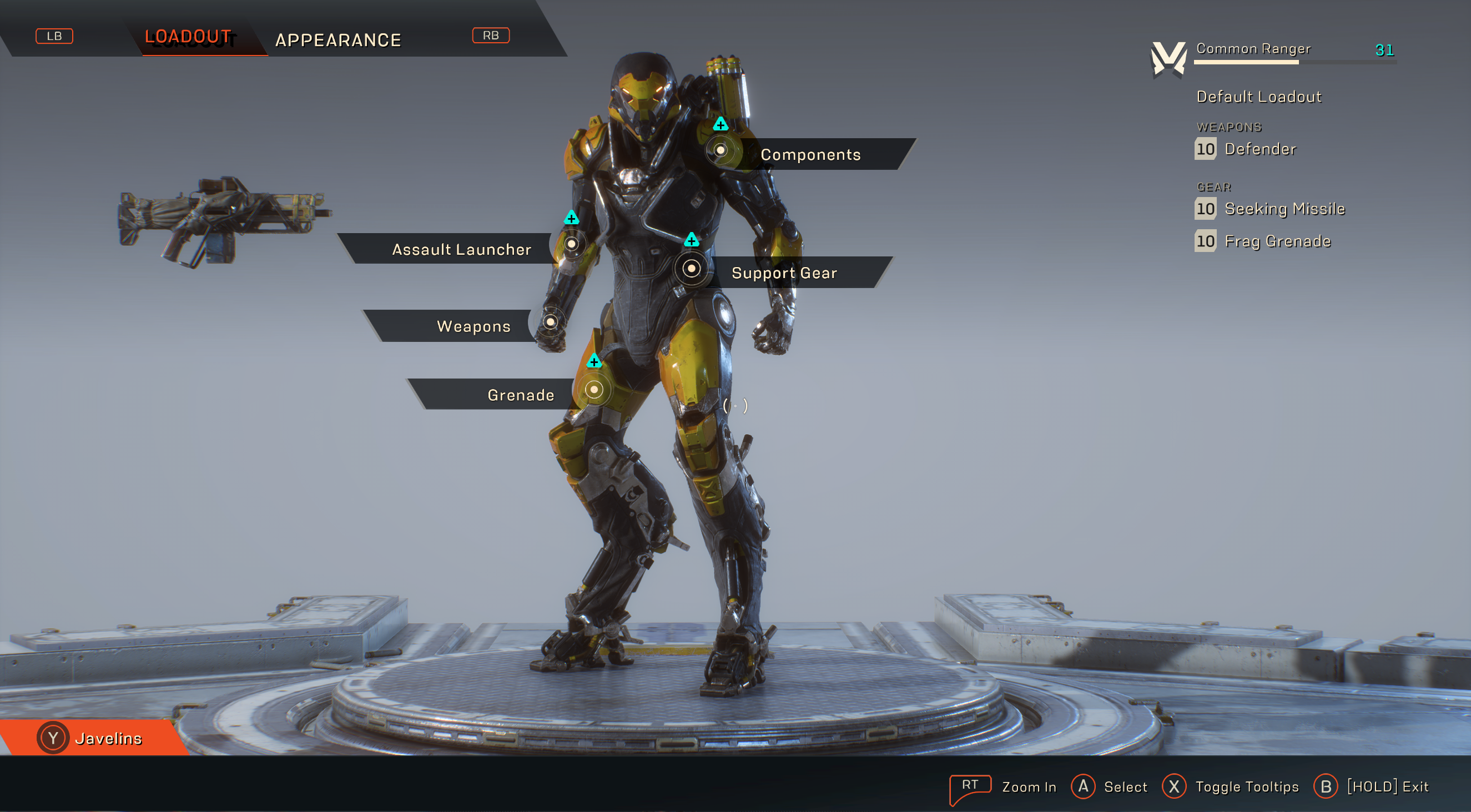This screenshot has height=812, width=1471.
Task: Select the Seeking Missile gear entry
Action: [1284, 209]
